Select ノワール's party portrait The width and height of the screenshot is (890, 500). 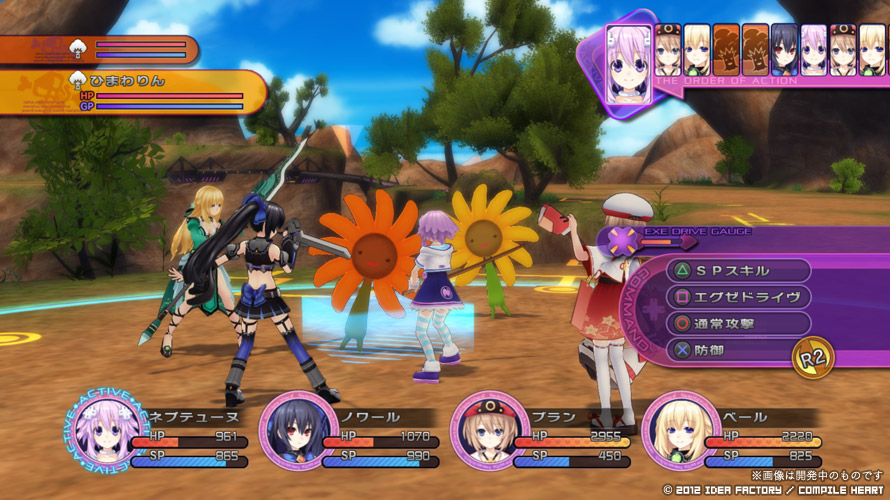(296, 431)
